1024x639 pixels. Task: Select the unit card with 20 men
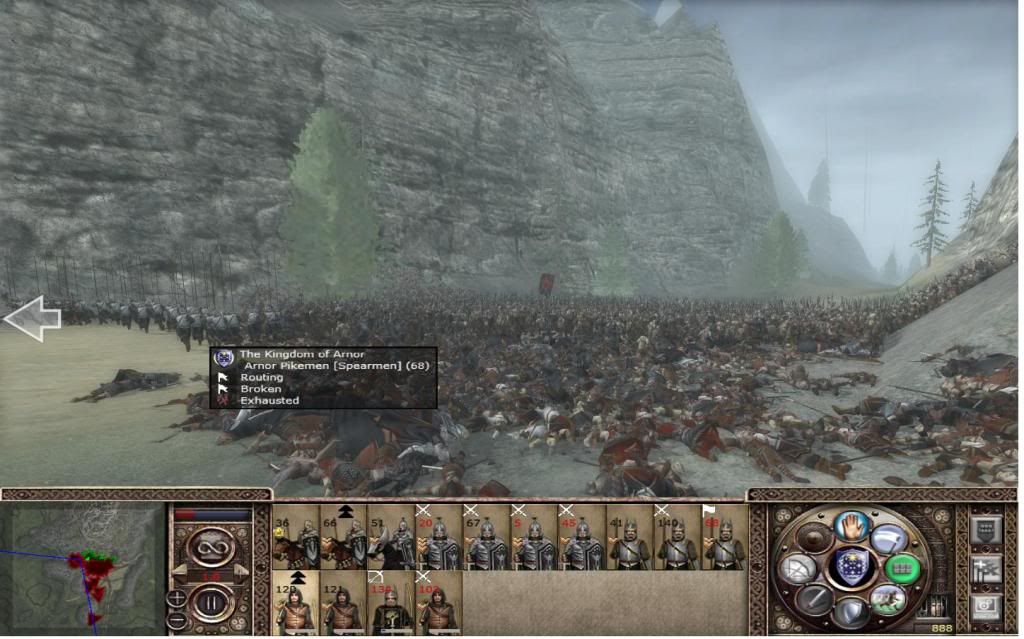click(x=439, y=538)
